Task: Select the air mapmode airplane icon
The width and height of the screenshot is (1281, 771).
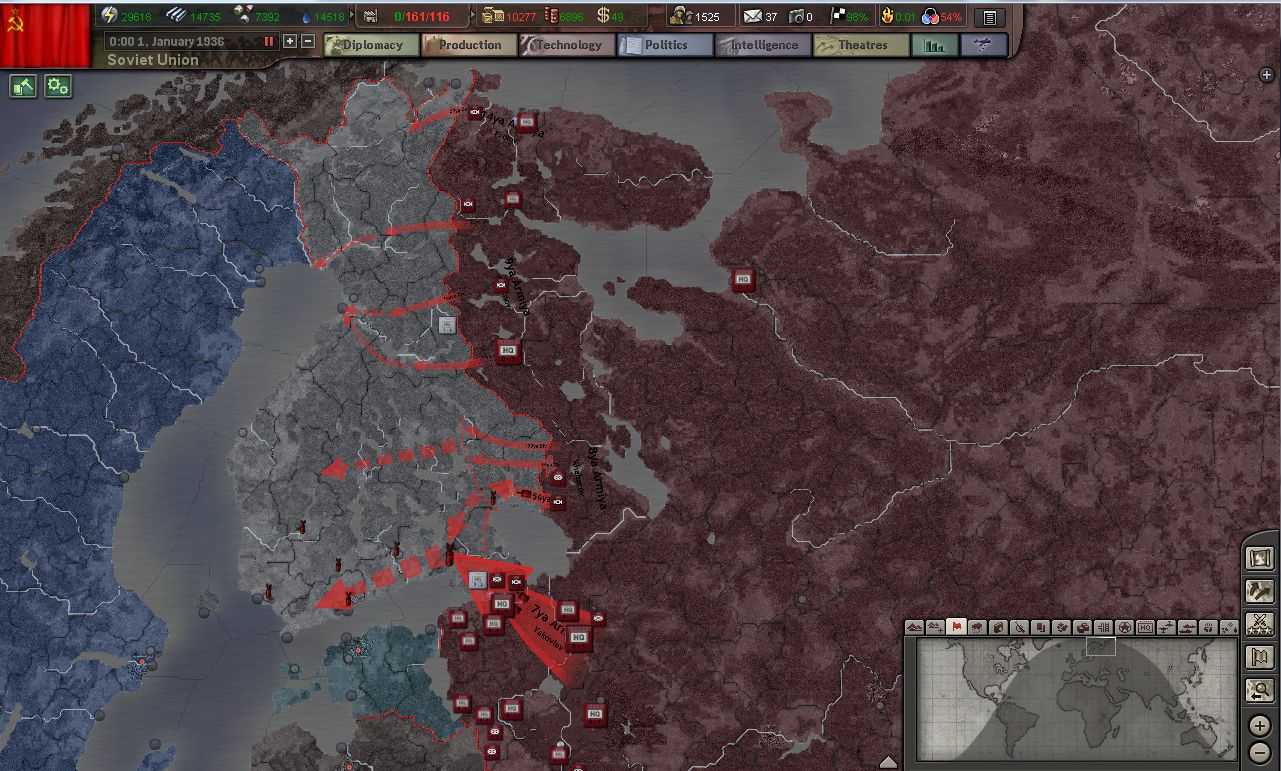Action: pyautogui.click(x=1167, y=627)
